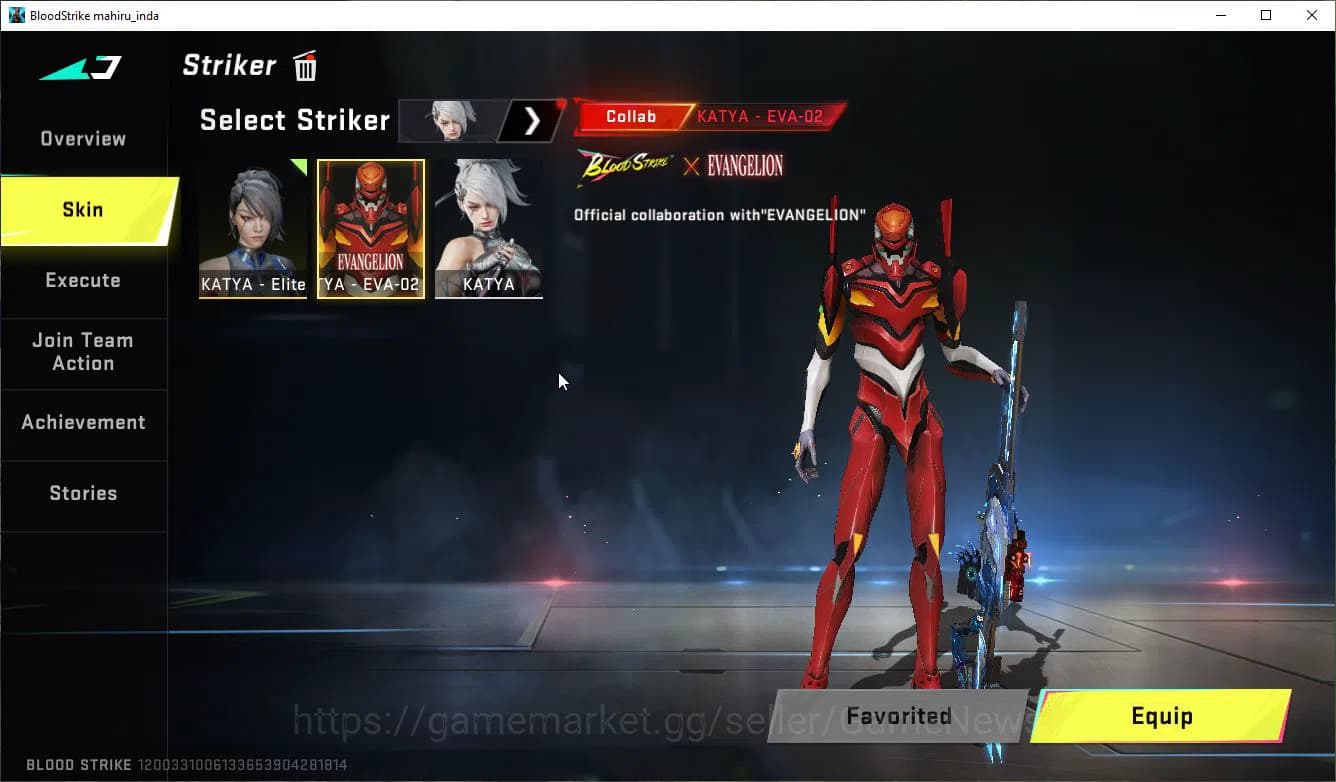
Task: Click the X symbol between the collab logos
Action: click(x=691, y=167)
